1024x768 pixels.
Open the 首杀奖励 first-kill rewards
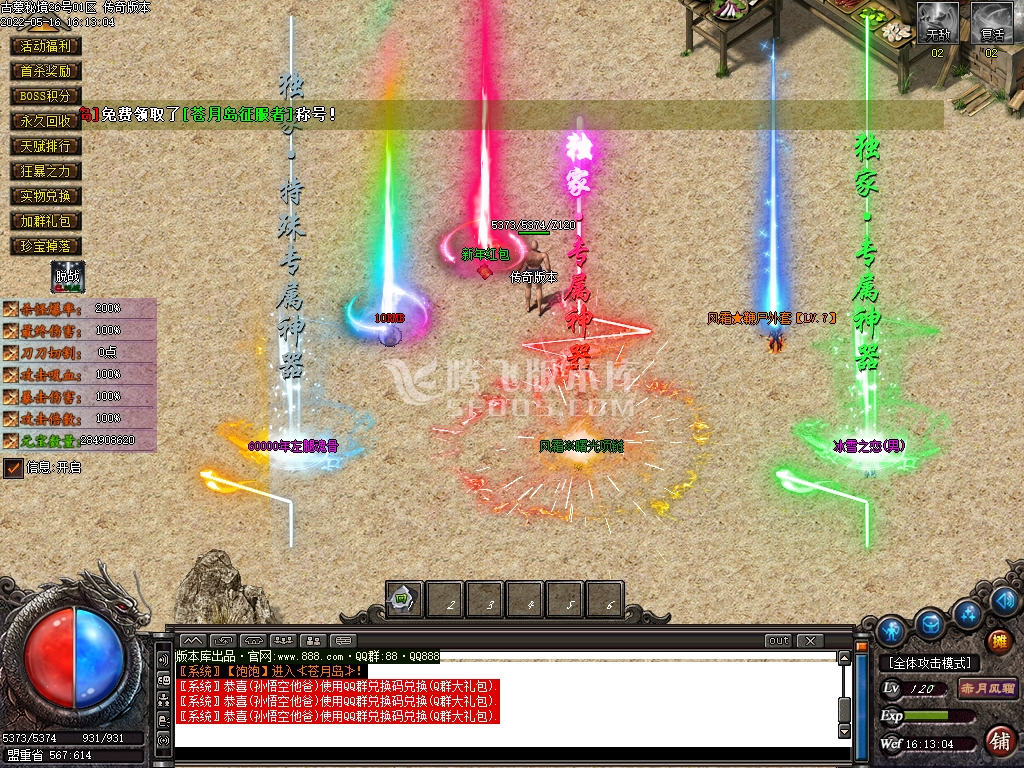46,71
